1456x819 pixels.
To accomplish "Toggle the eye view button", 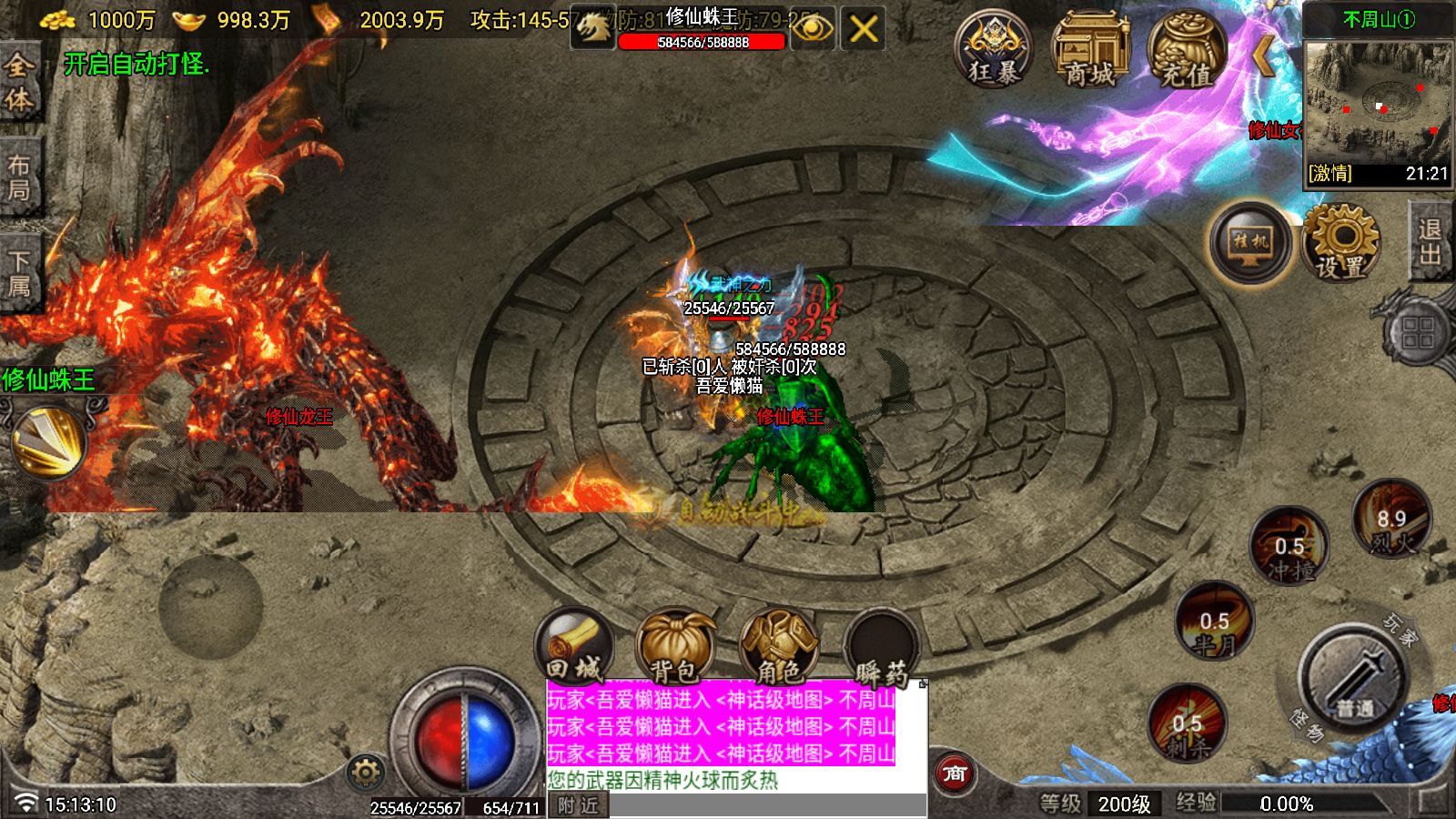I will click(x=813, y=29).
